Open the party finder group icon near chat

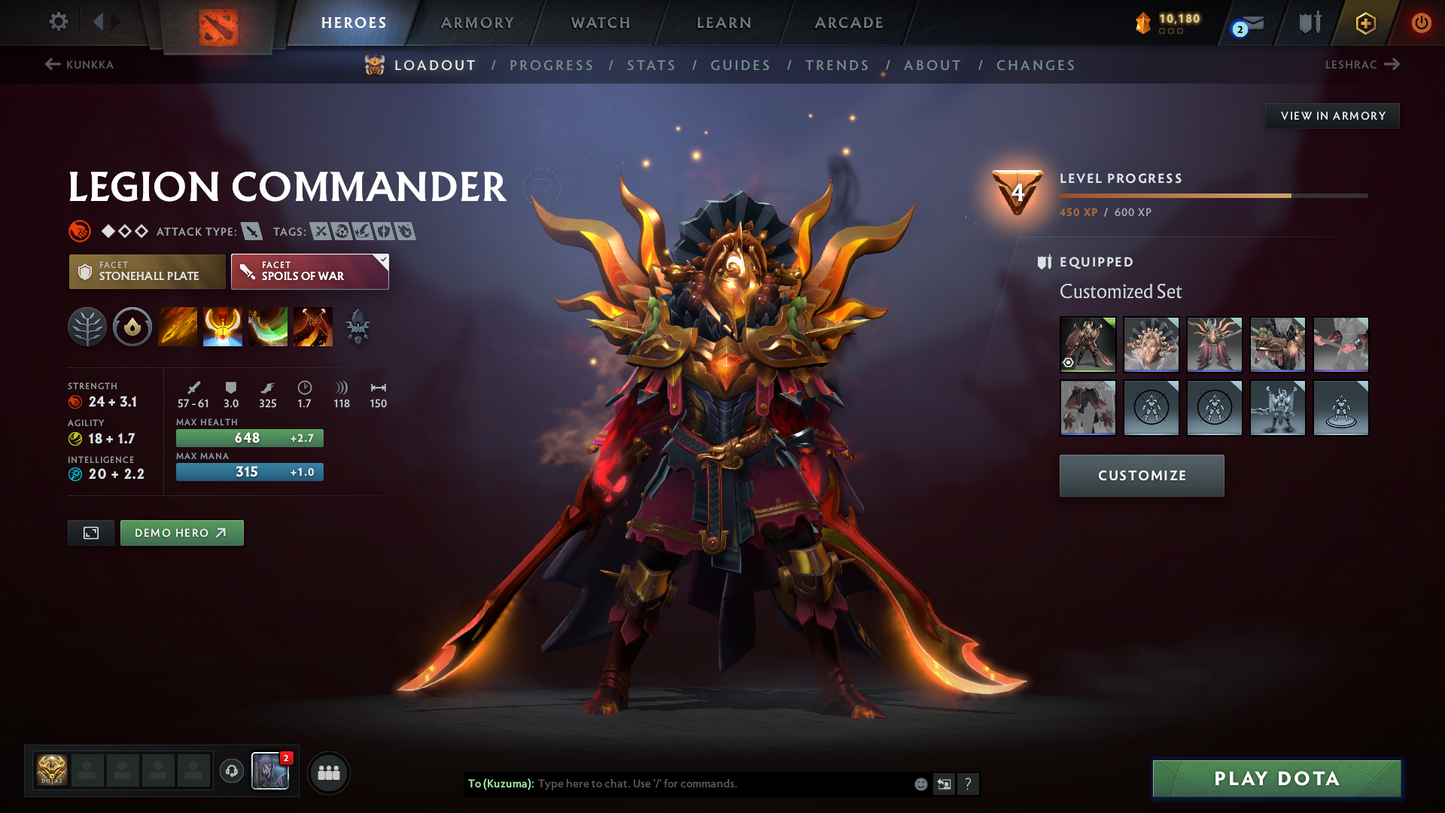click(329, 772)
